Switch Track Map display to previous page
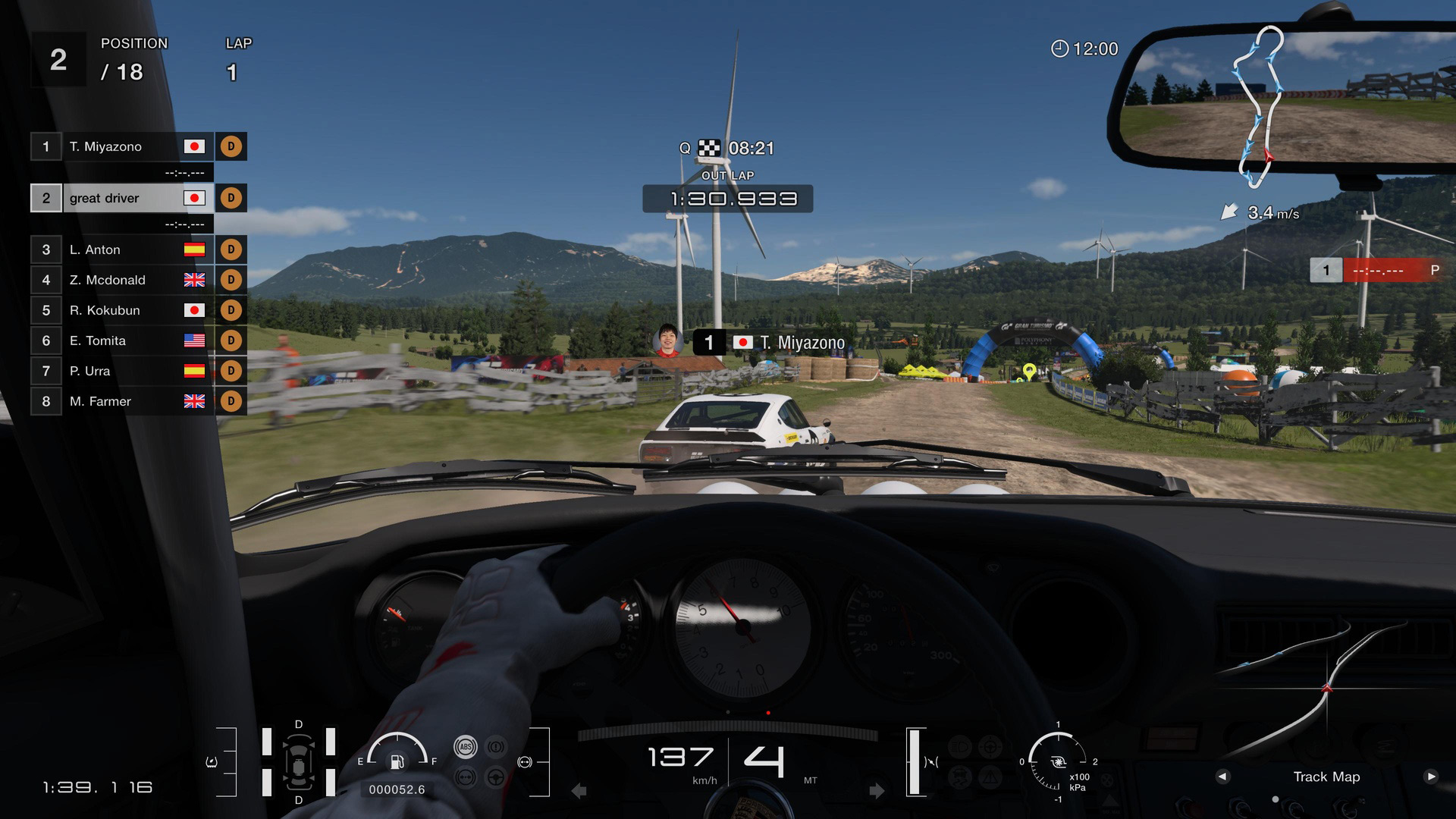This screenshot has width=1456, height=819. click(x=1222, y=777)
